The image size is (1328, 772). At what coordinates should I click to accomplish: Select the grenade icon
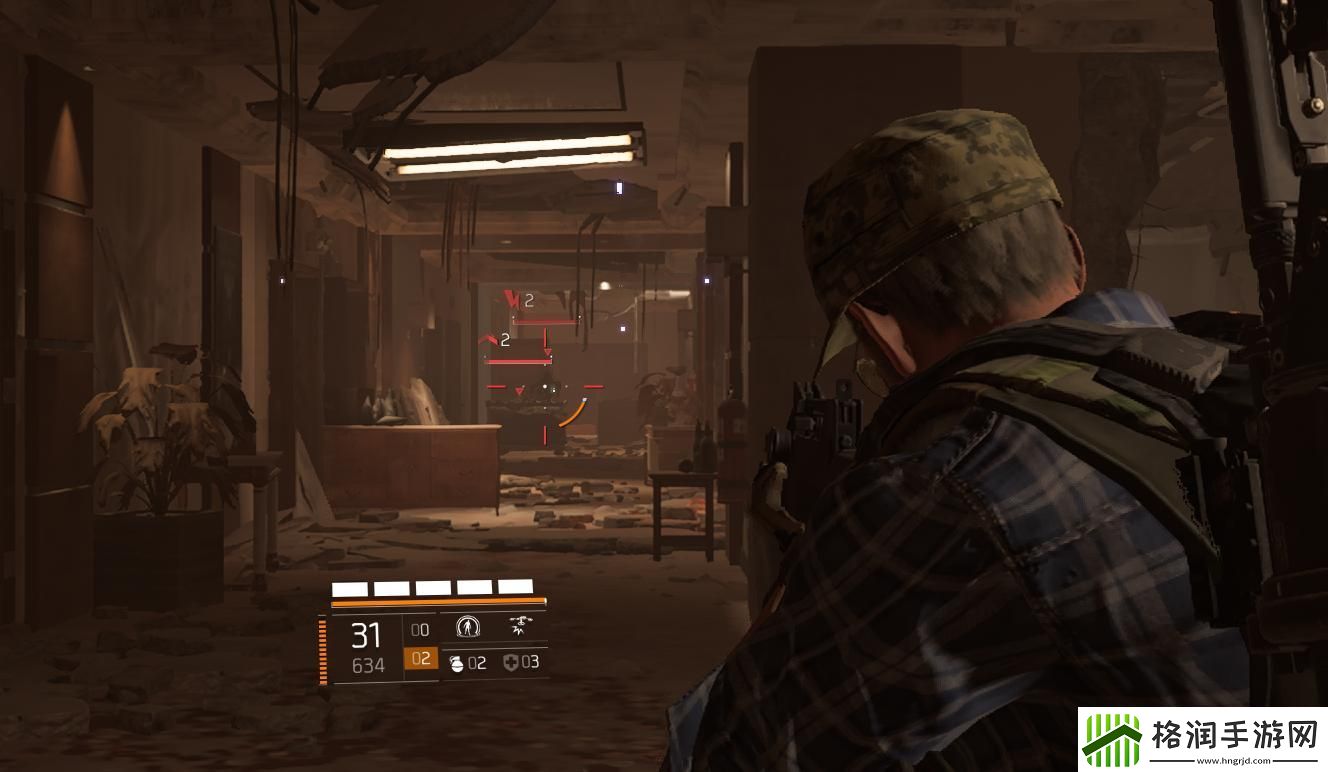[x=455, y=662]
